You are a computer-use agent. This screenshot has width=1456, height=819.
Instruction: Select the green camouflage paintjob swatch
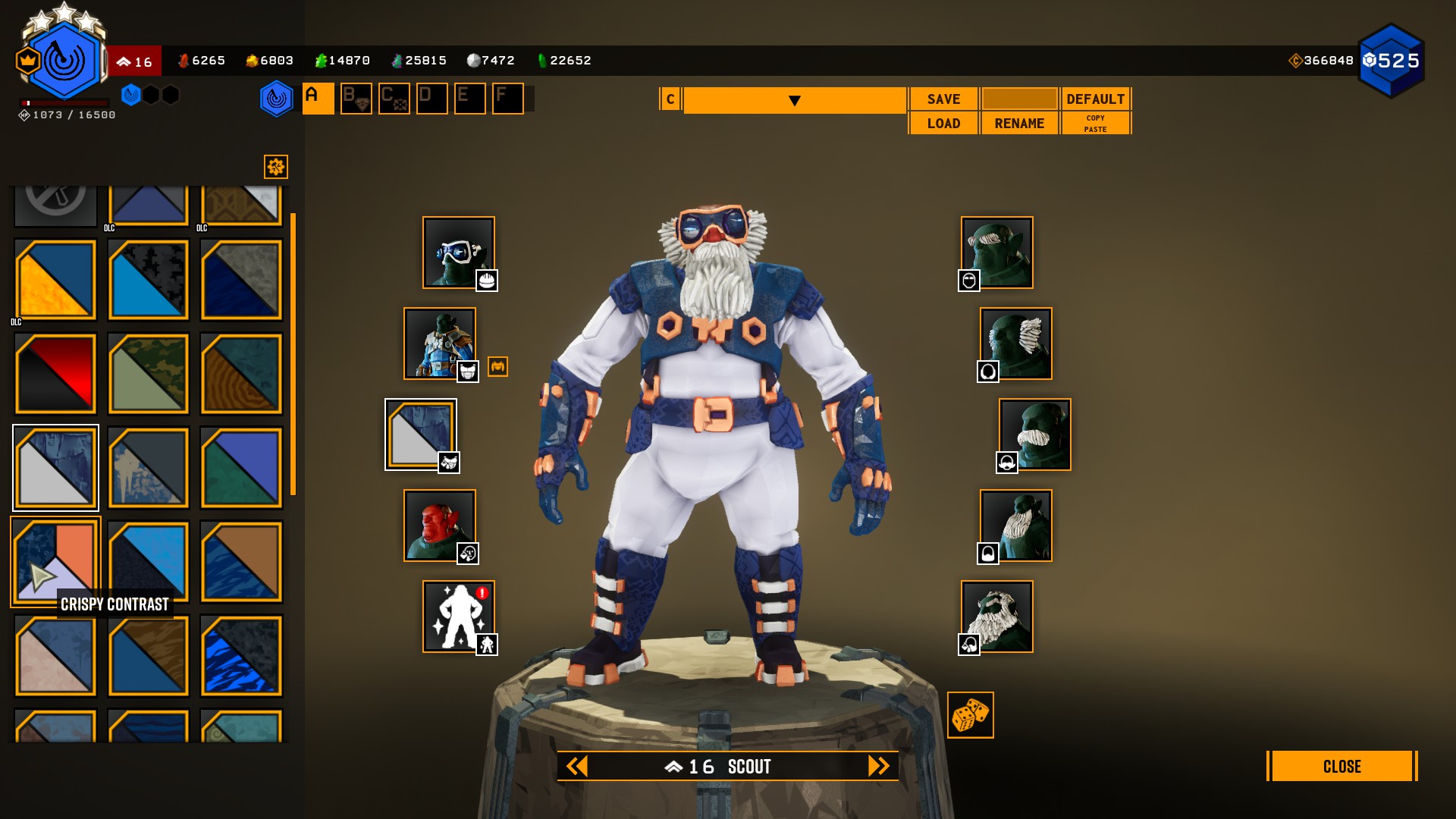(149, 373)
